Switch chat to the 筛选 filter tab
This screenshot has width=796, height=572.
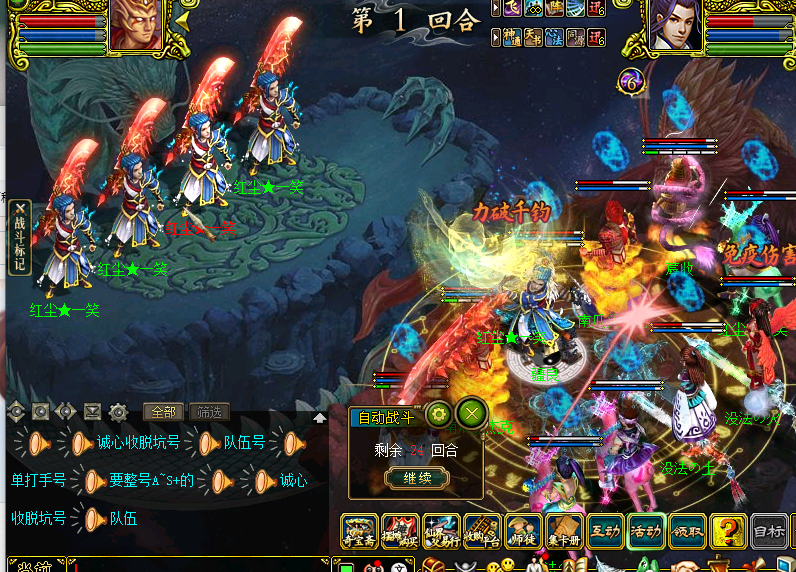point(208,411)
